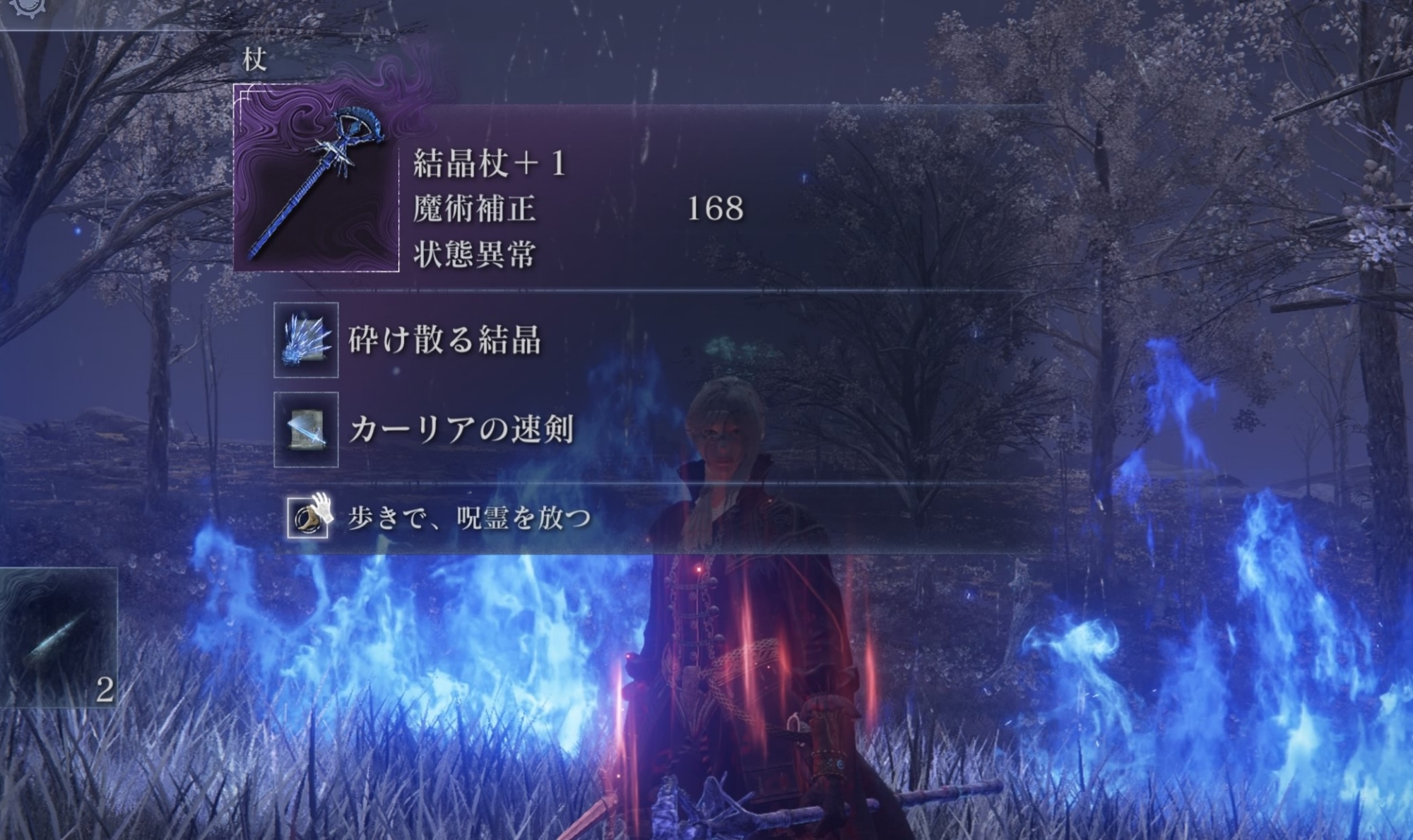Click the 歩きで、呪霊を放つ passive effect icon

pos(308,518)
